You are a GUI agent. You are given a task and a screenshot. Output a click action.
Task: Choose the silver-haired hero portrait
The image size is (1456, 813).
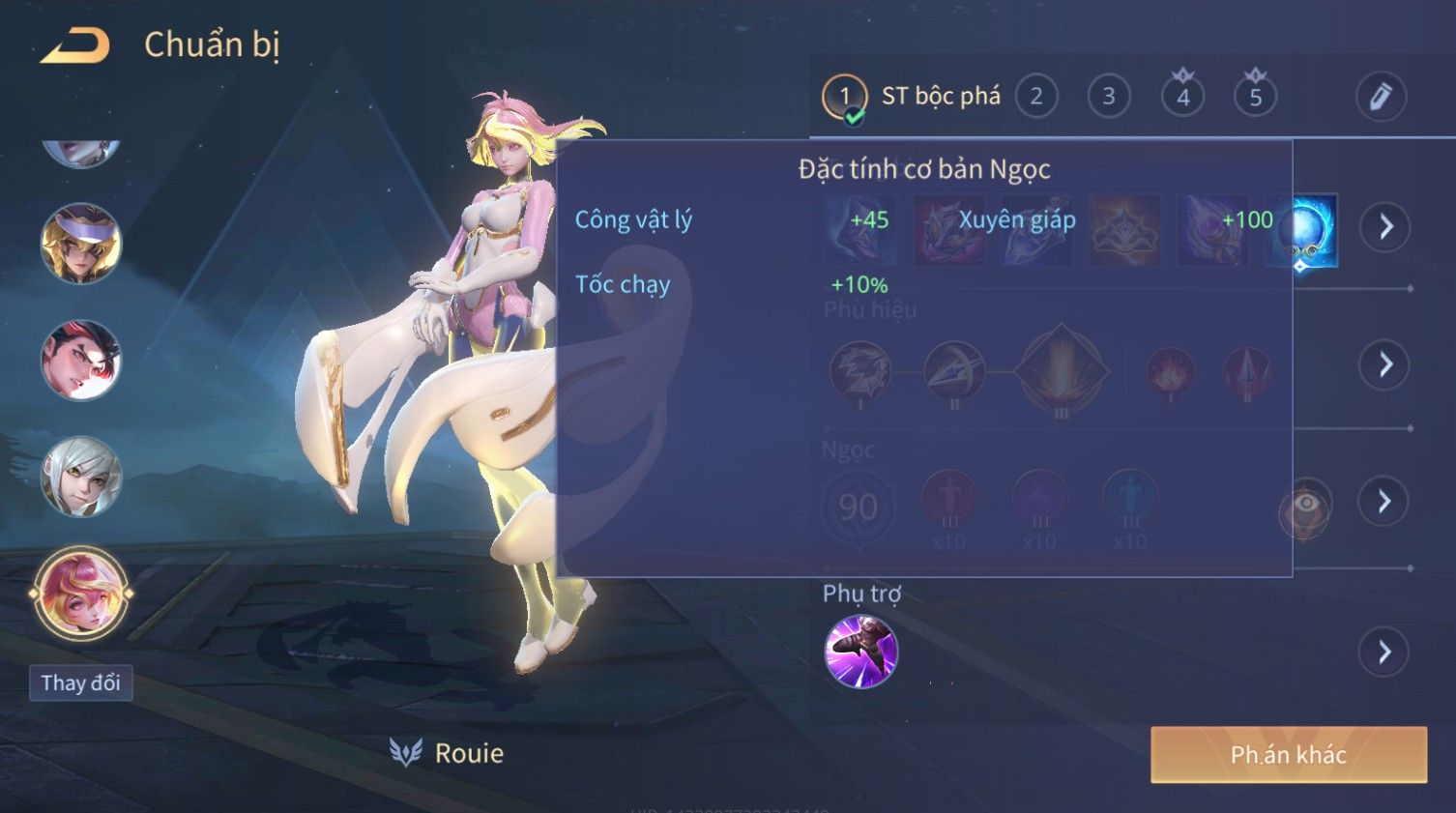(x=81, y=477)
